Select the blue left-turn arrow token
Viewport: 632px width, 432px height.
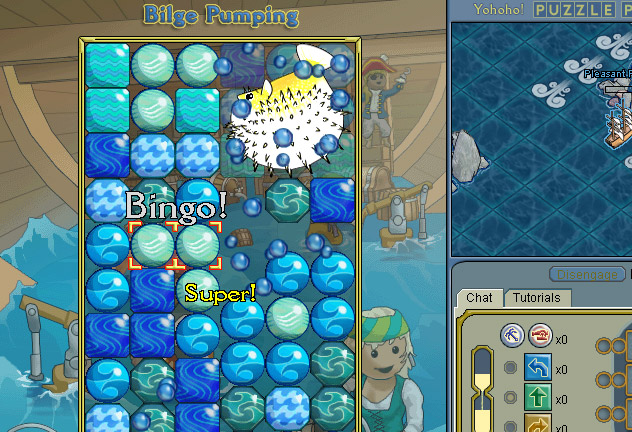(x=538, y=368)
